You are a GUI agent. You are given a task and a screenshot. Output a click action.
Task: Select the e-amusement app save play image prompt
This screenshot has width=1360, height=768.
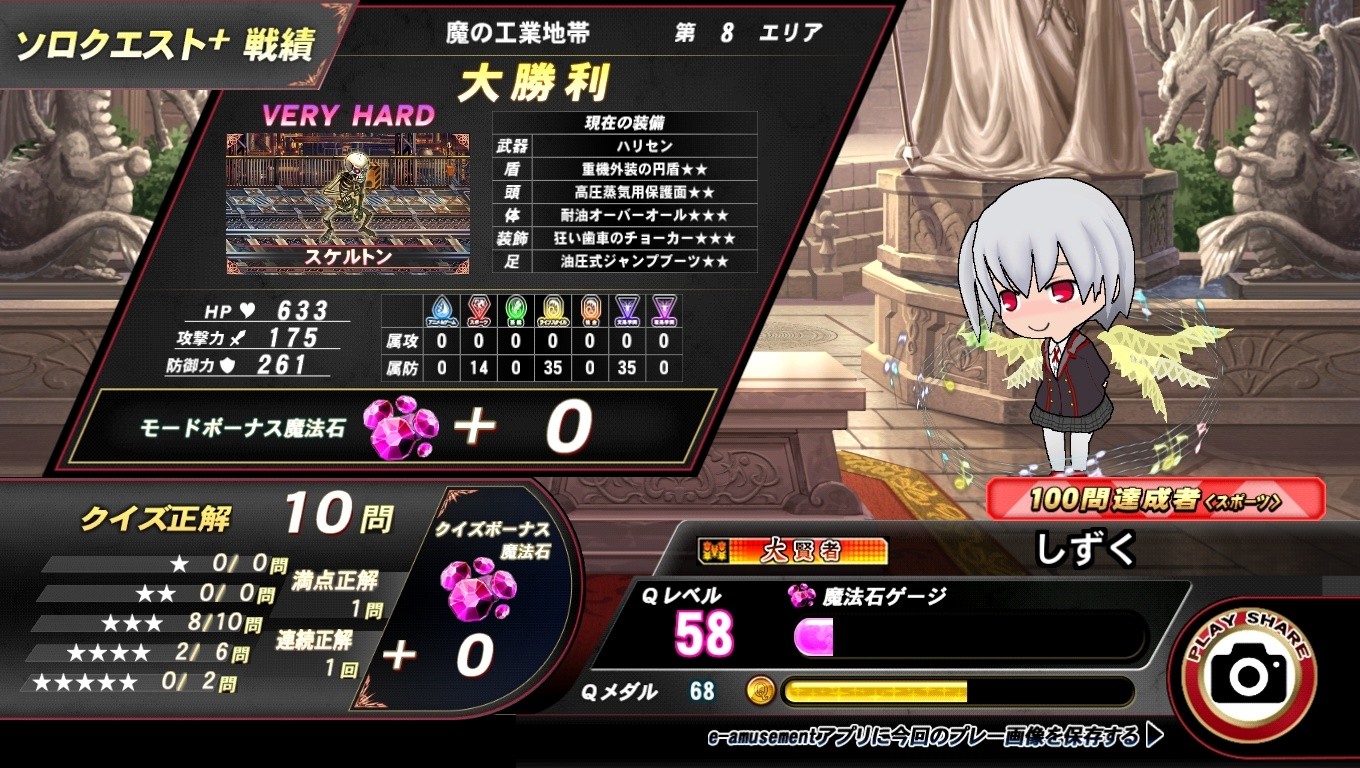click(x=934, y=738)
